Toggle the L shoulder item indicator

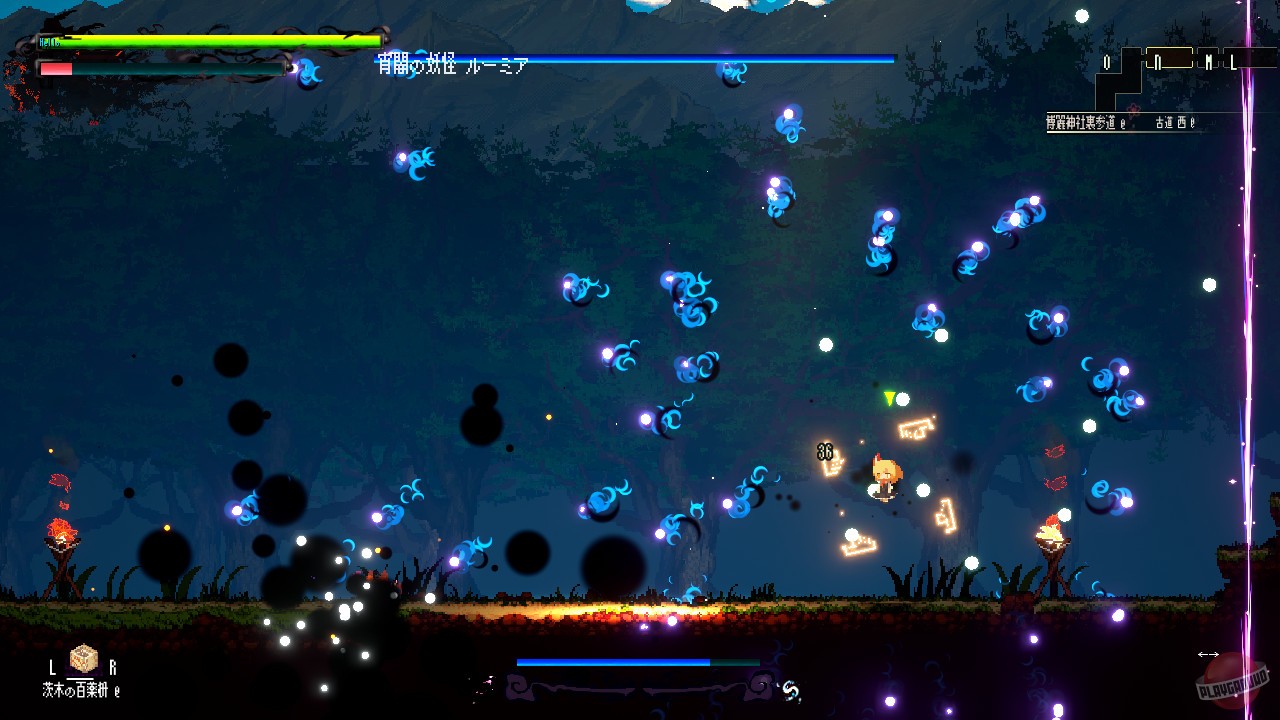click(x=52, y=666)
